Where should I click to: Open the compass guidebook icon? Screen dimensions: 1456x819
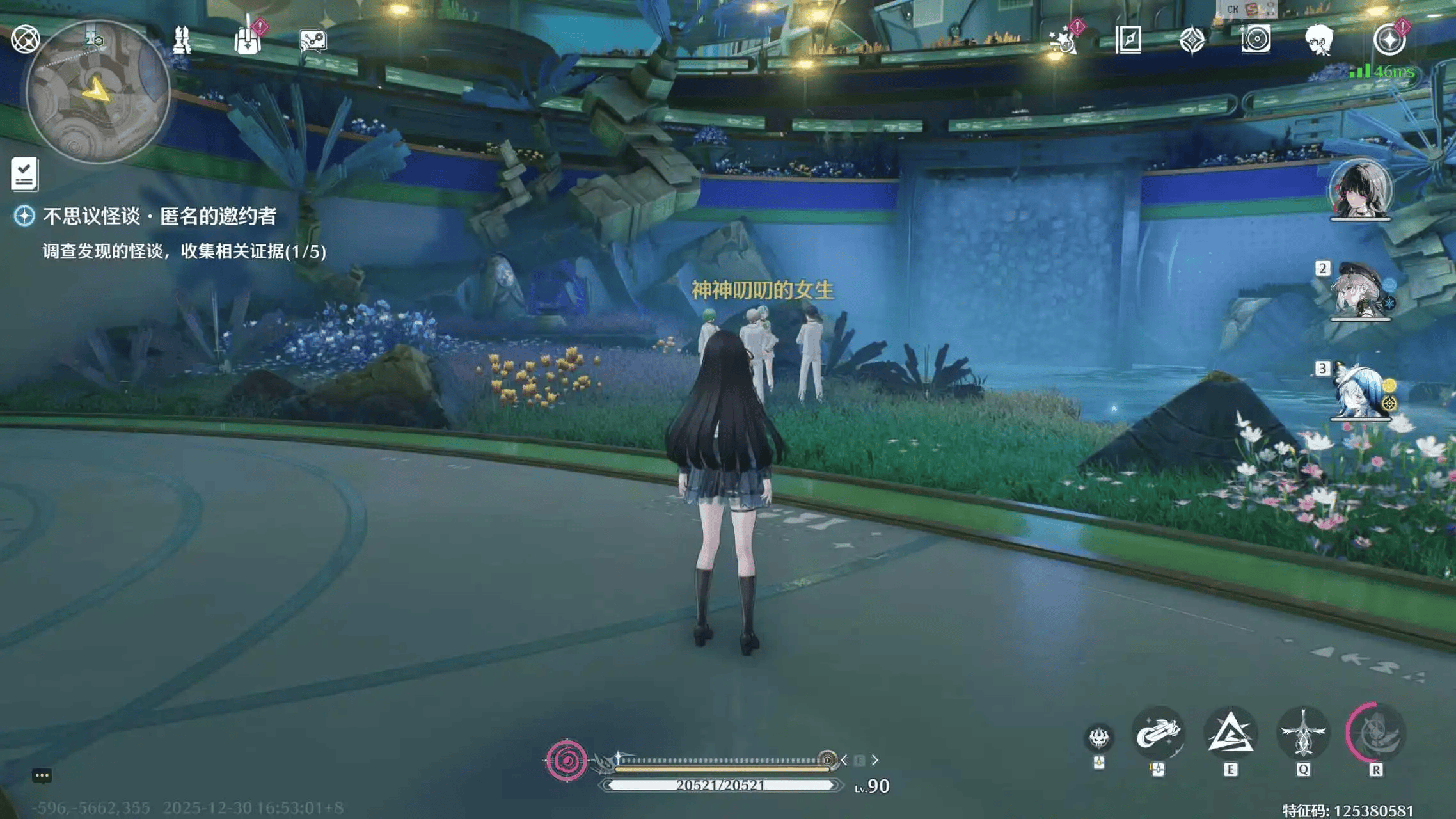[1128, 40]
